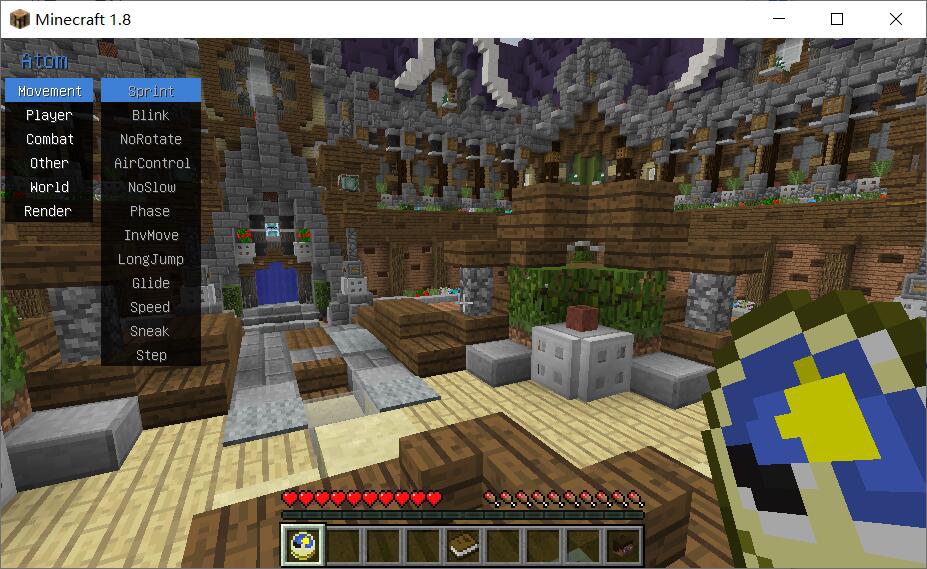Select the book hotbar slot
This screenshot has height=569, width=927.
[462, 545]
